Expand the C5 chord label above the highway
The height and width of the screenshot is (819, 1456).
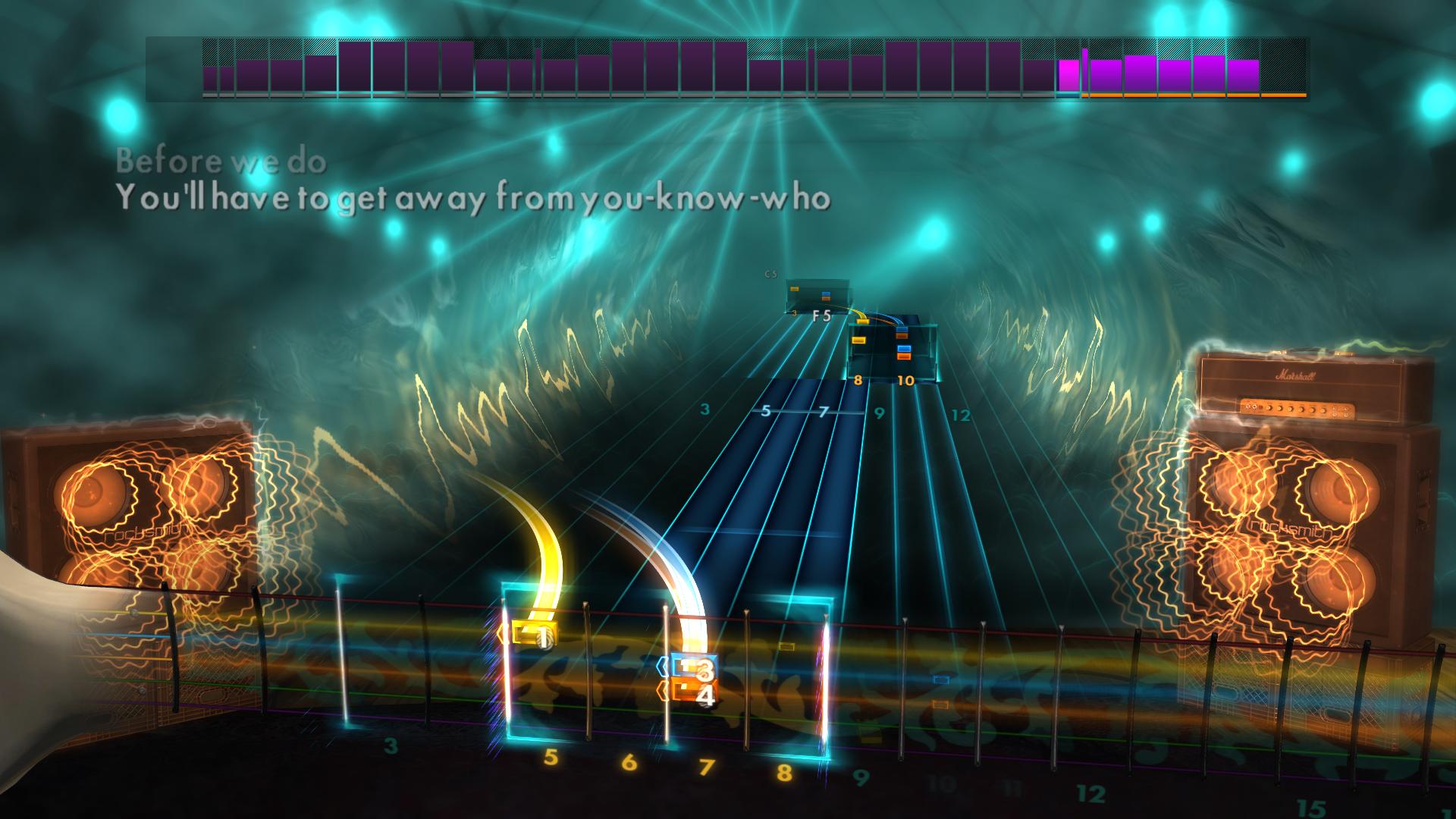[x=770, y=273]
